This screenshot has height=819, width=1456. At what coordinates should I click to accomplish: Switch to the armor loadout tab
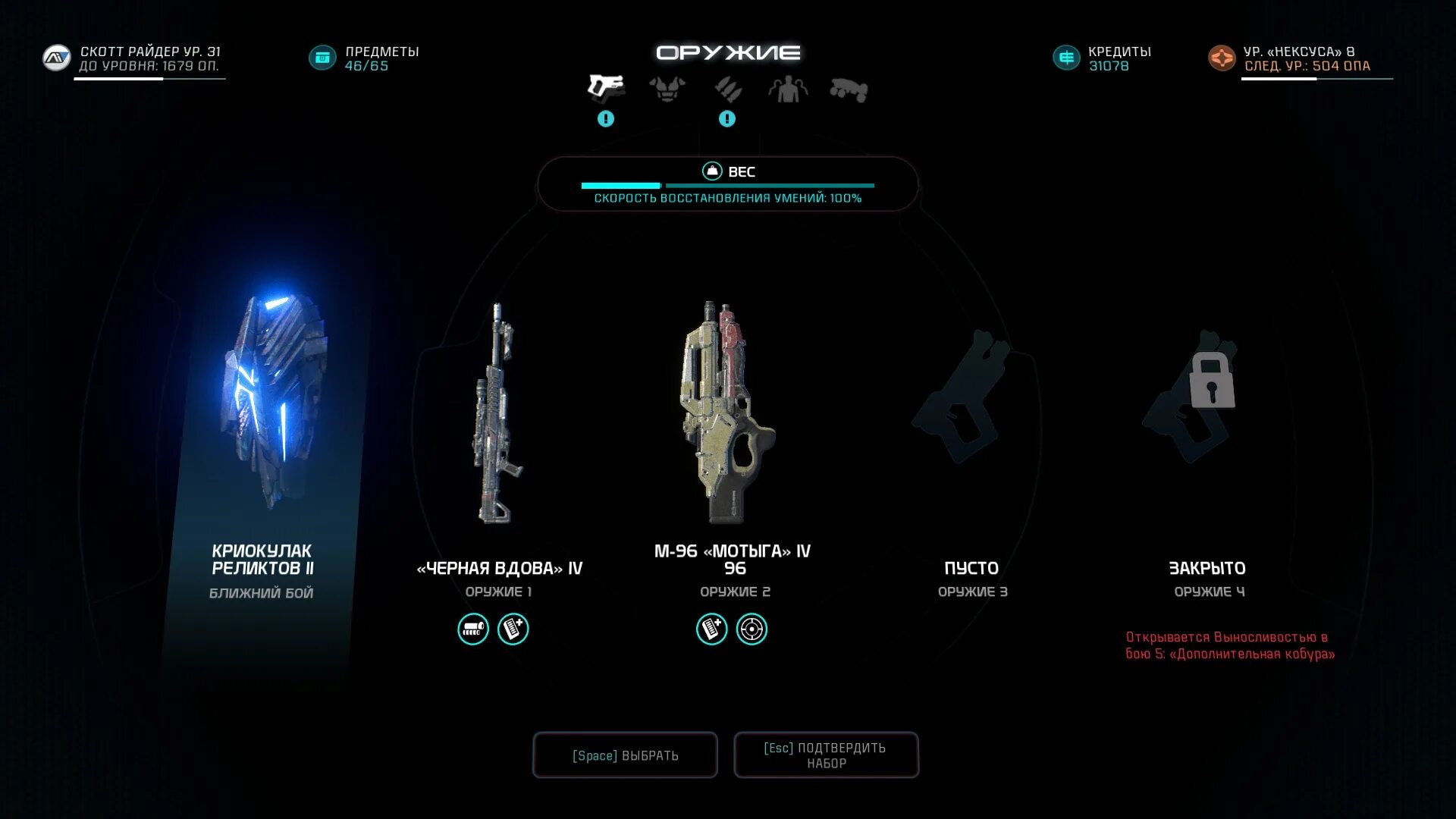[x=667, y=89]
